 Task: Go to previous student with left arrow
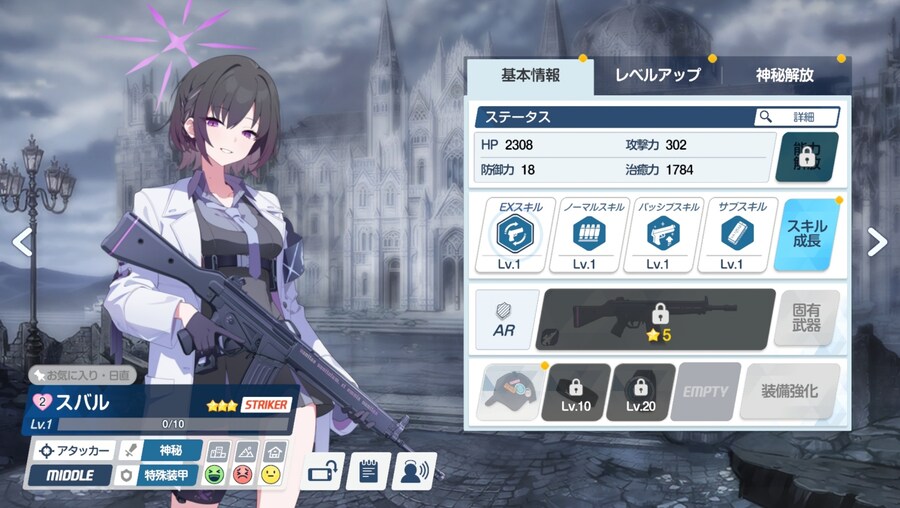point(22,241)
